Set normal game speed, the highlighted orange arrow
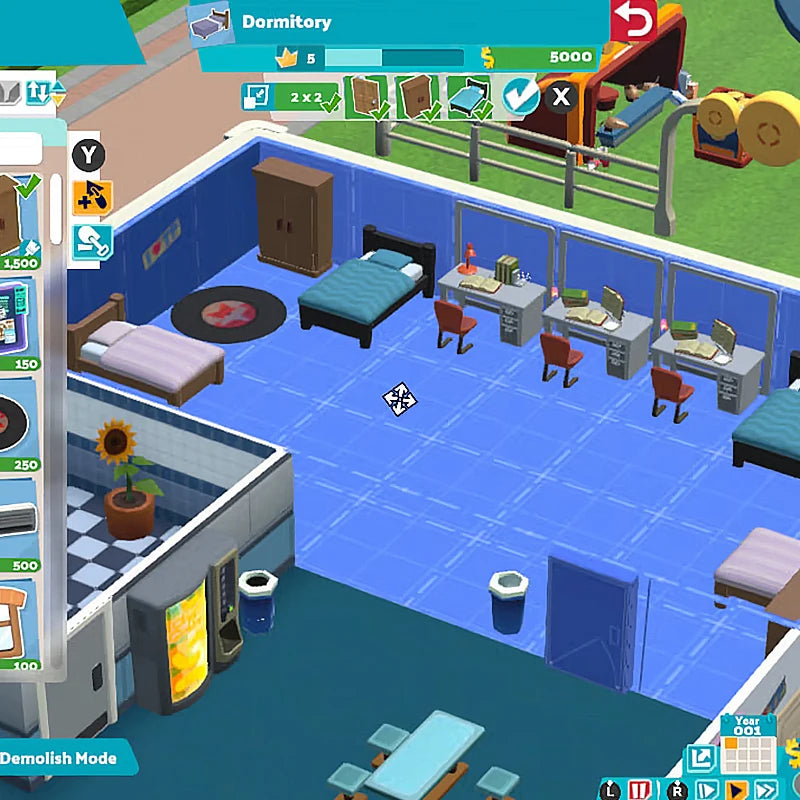This screenshot has width=800, height=800. [735, 789]
